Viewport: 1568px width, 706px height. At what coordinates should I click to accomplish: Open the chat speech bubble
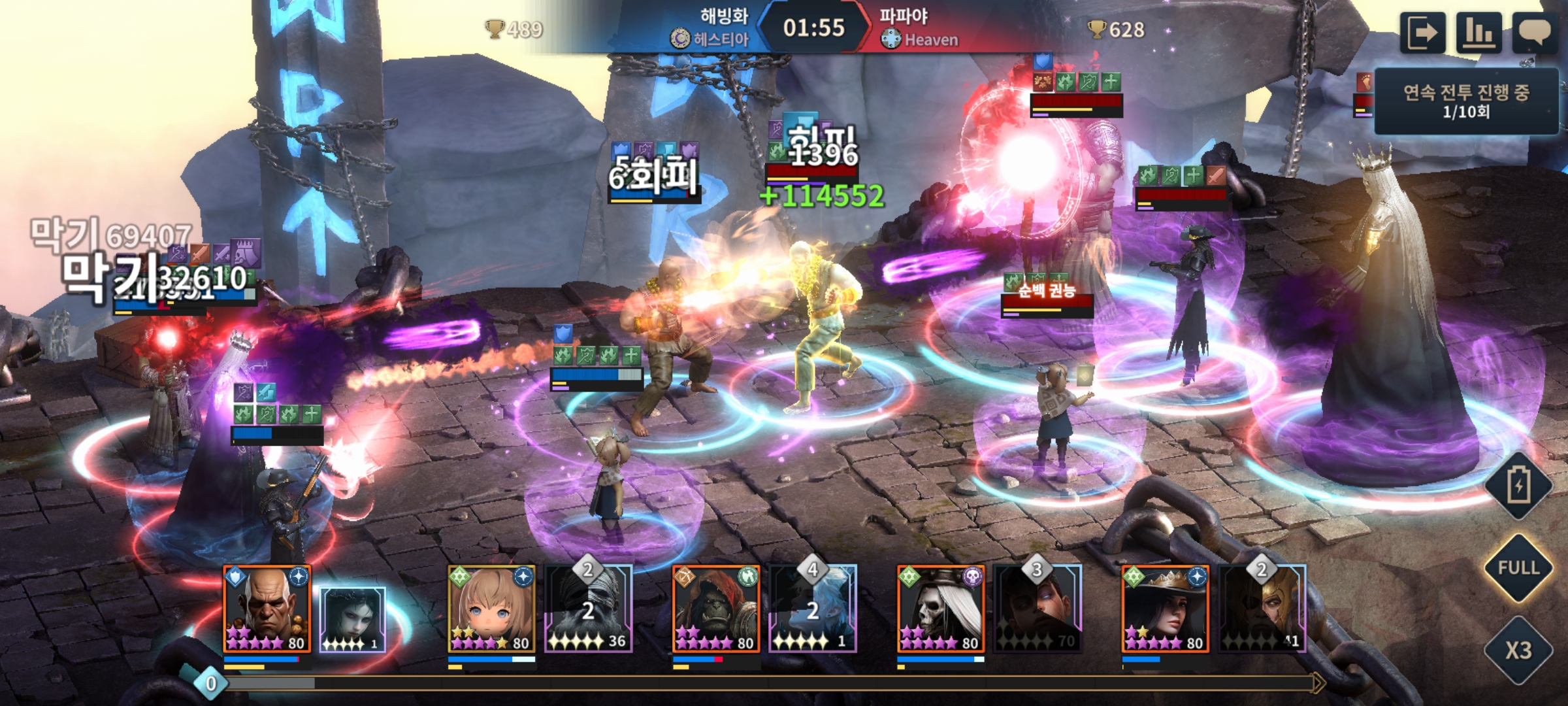click(x=1535, y=33)
